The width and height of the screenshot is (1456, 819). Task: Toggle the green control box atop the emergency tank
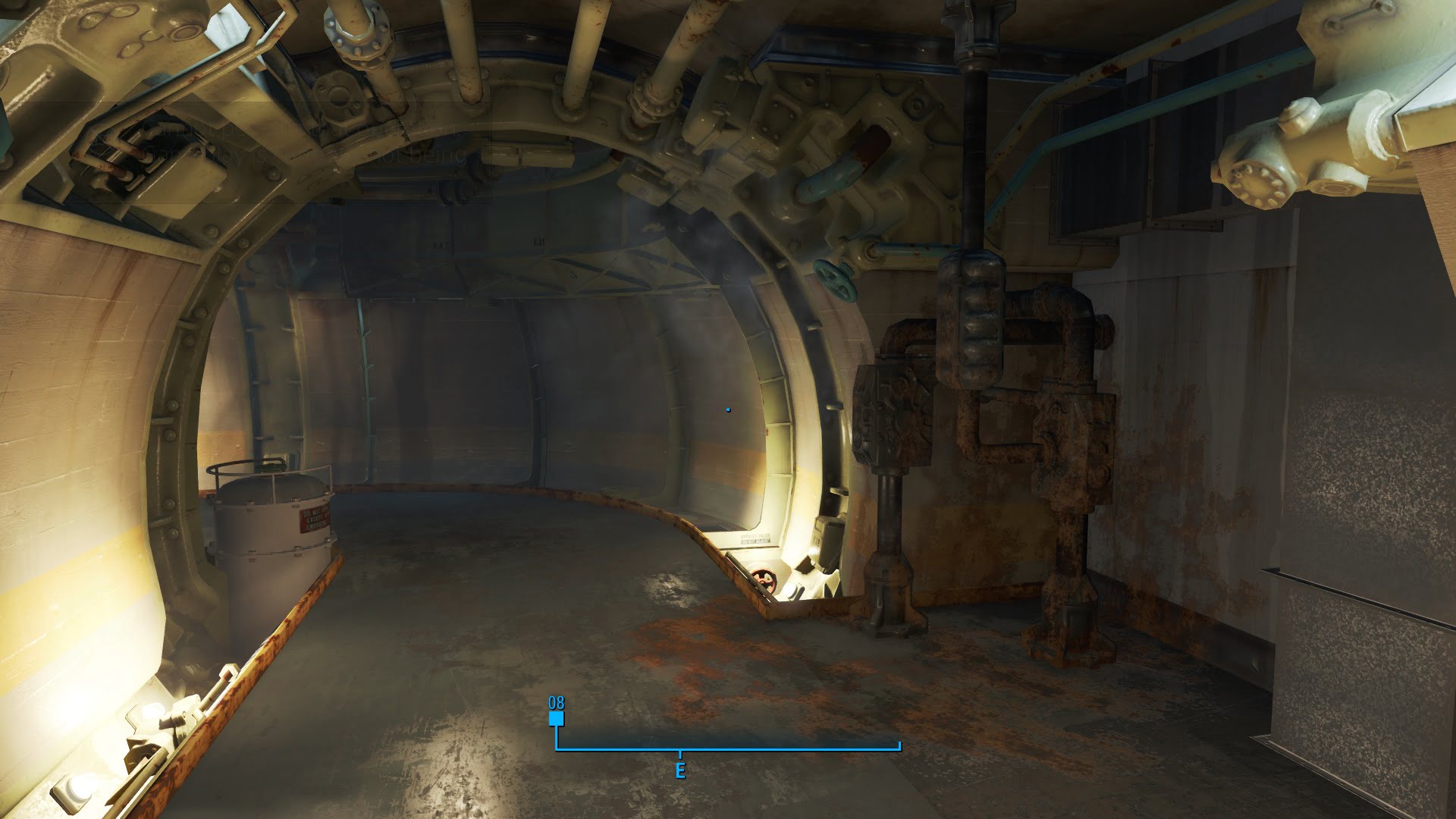tap(270, 465)
